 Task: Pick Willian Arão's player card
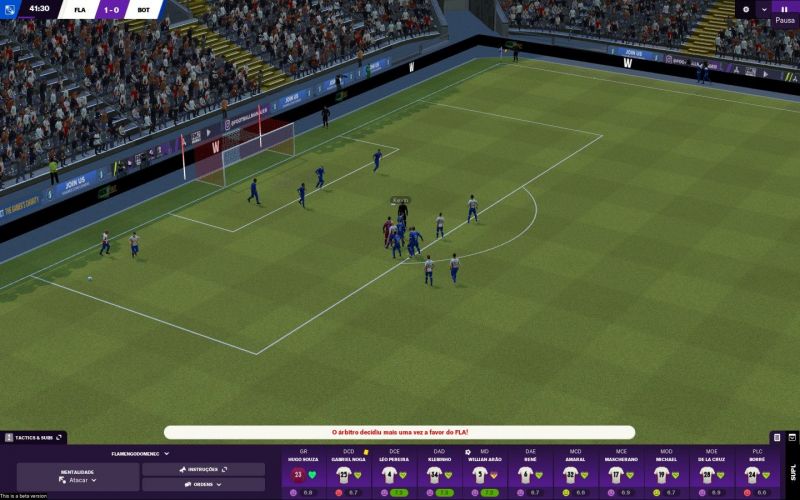(x=484, y=473)
